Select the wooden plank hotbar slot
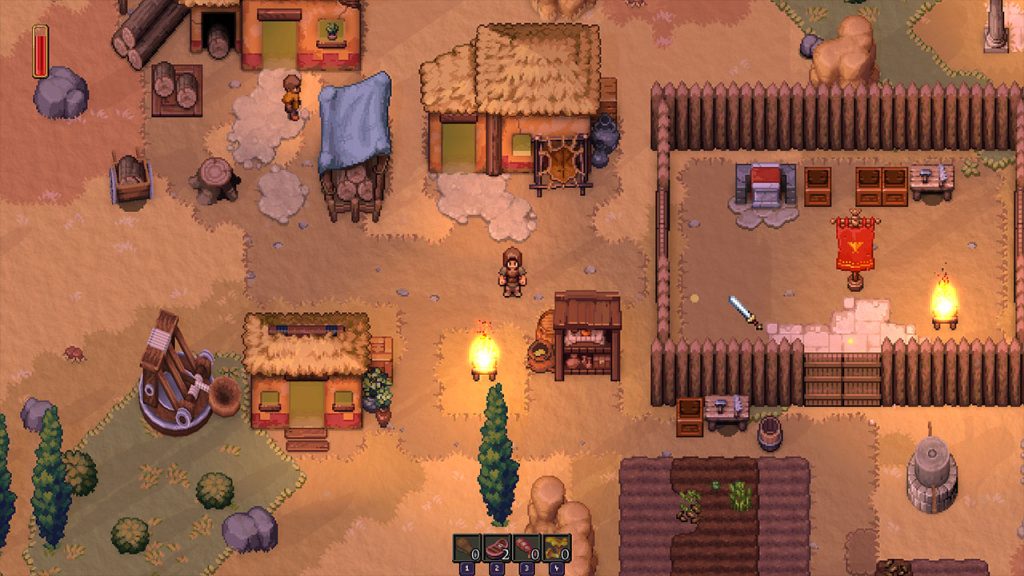This screenshot has height=576, width=1024. pos(467,549)
